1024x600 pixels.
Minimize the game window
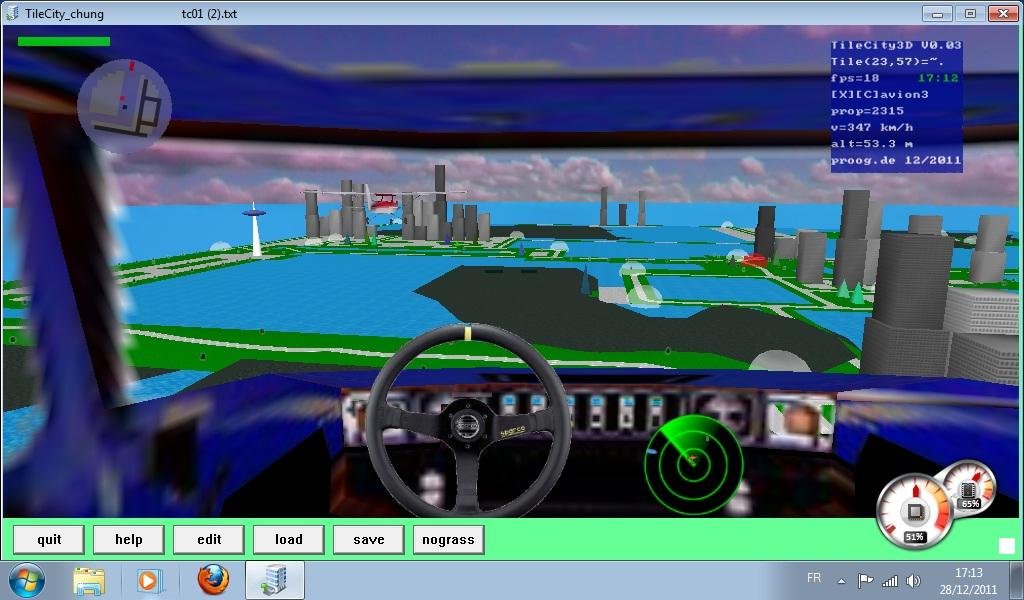pos(936,14)
